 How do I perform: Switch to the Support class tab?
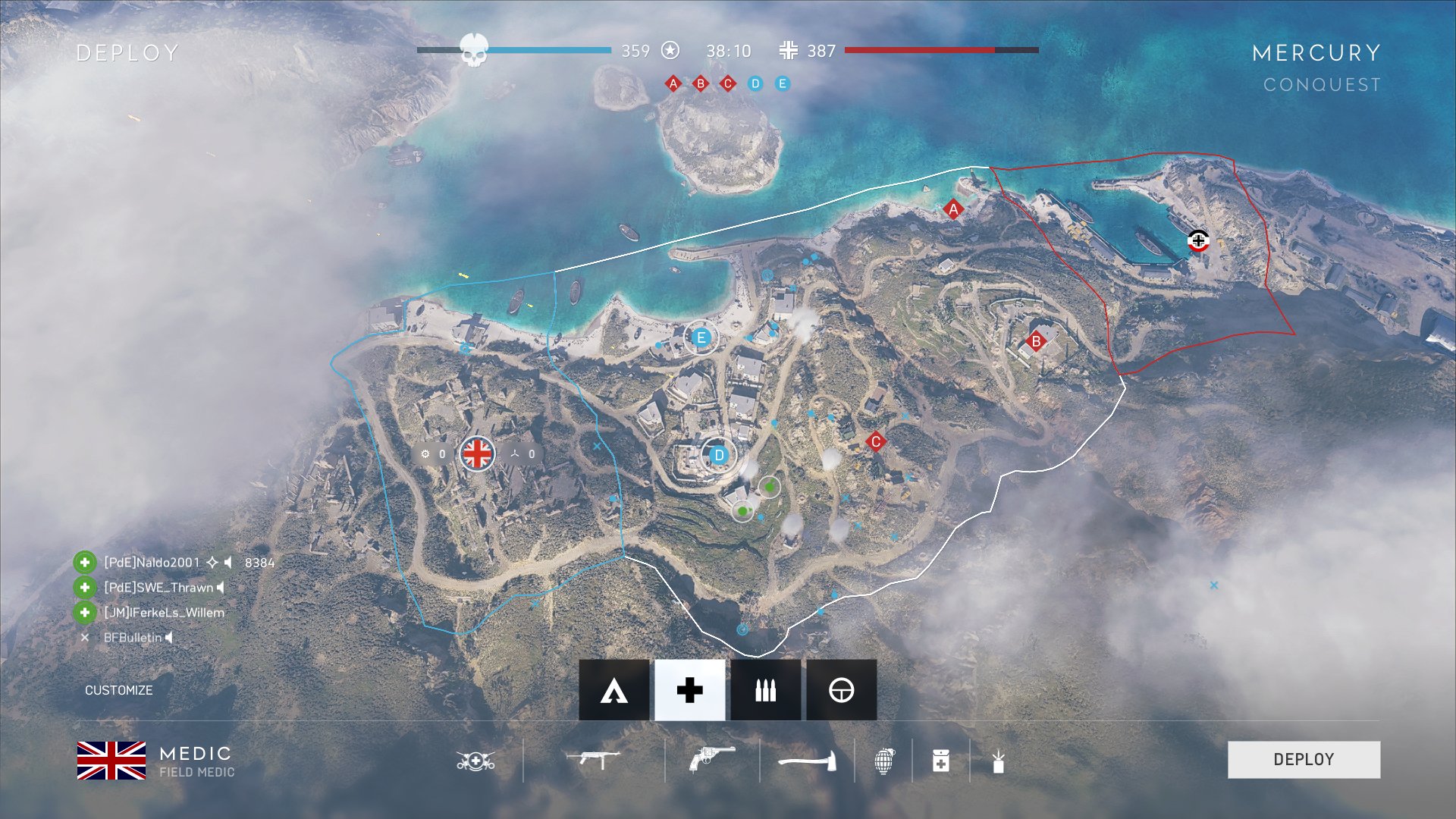(765, 690)
